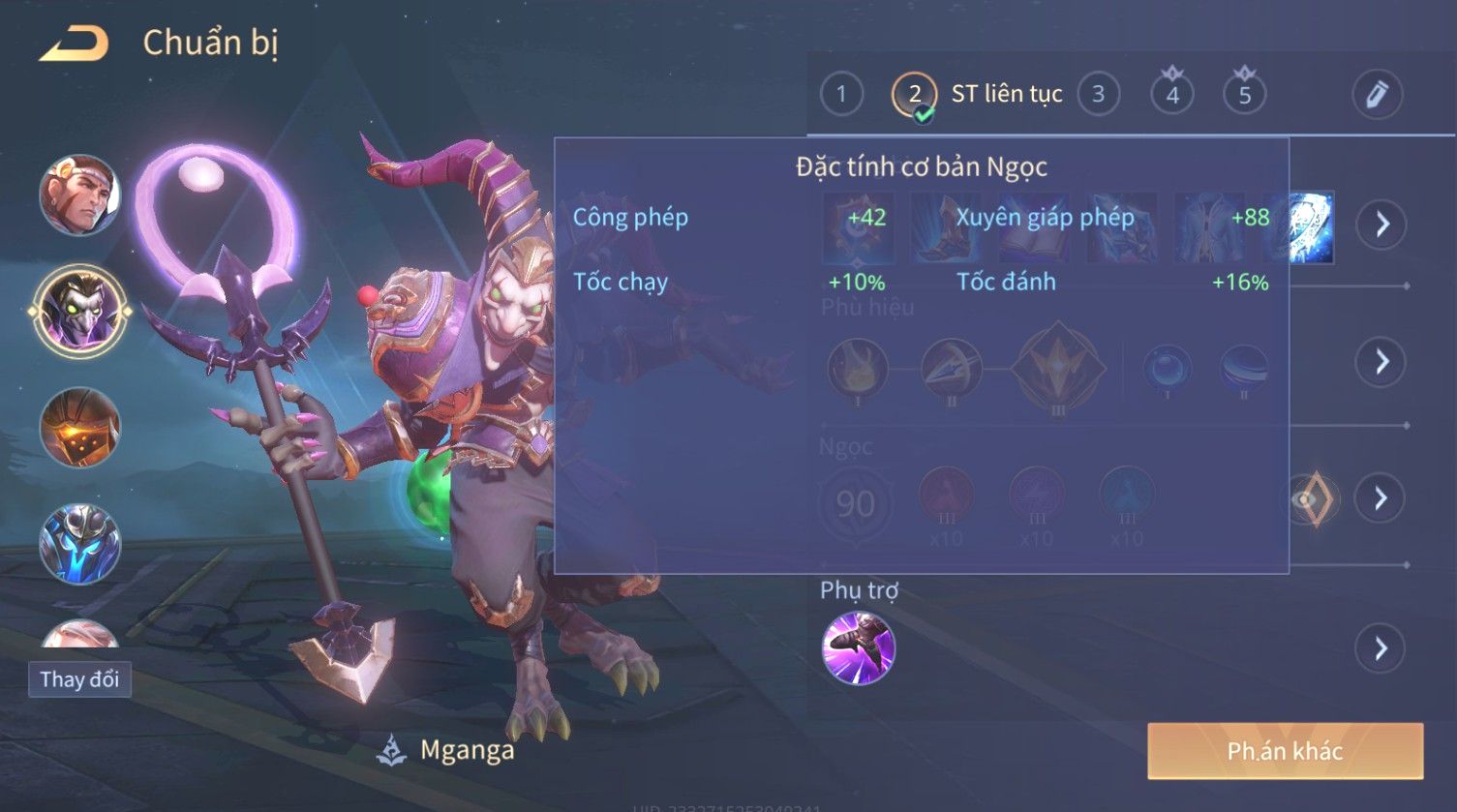Image resolution: width=1457 pixels, height=812 pixels.
Task: Switch to preset slot 3
Action: pyautogui.click(x=1098, y=95)
